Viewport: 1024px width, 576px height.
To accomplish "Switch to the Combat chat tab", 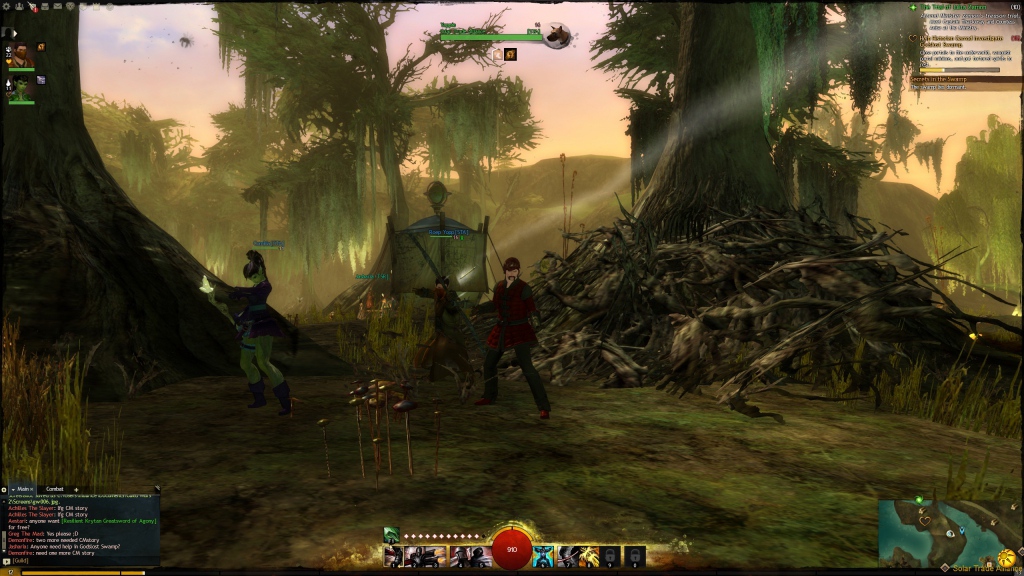I will coord(55,489).
